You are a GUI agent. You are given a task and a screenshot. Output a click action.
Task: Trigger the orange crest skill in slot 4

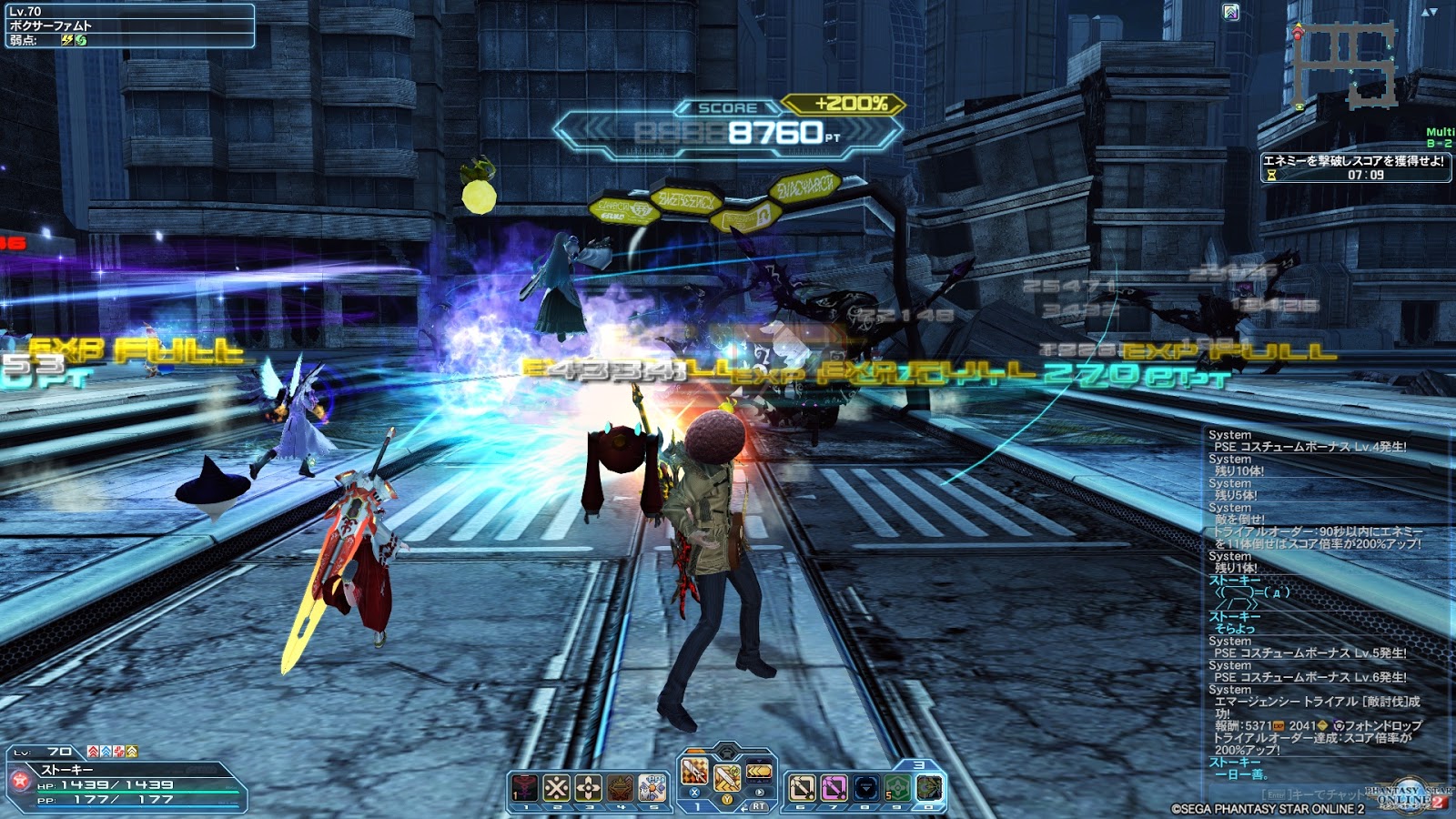(621, 787)
